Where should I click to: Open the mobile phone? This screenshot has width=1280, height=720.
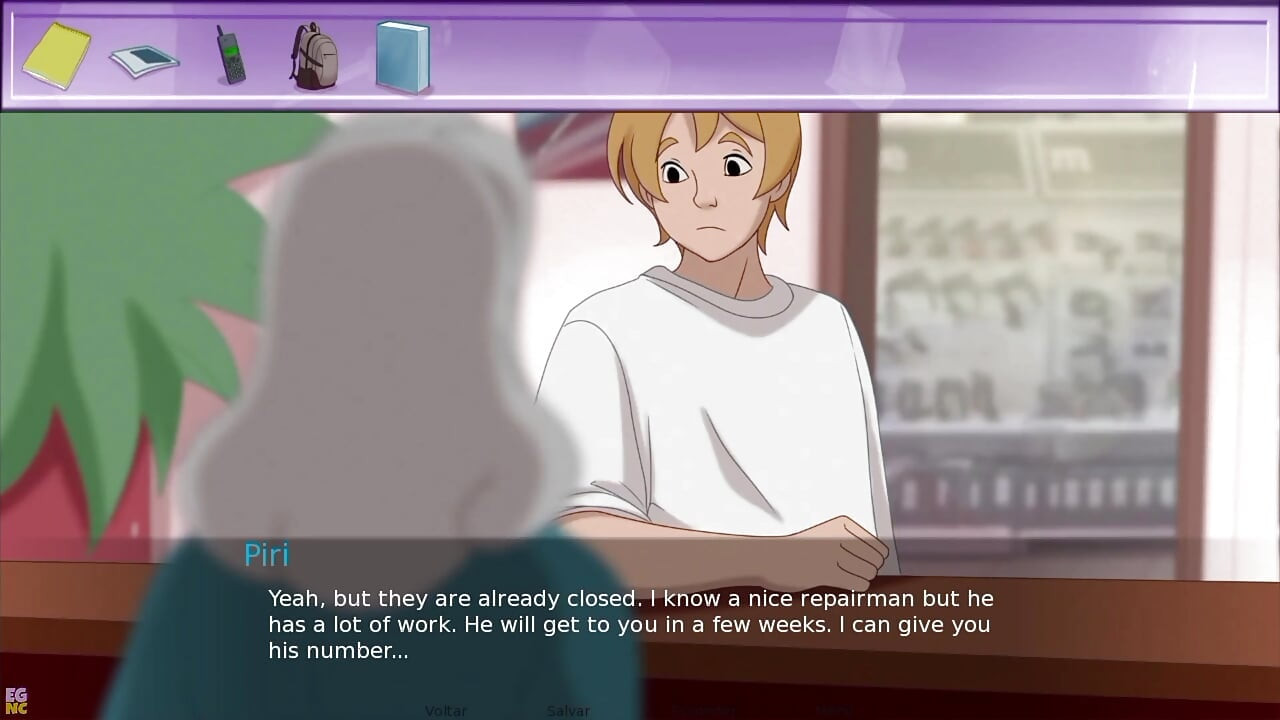(x=230, y=55)
